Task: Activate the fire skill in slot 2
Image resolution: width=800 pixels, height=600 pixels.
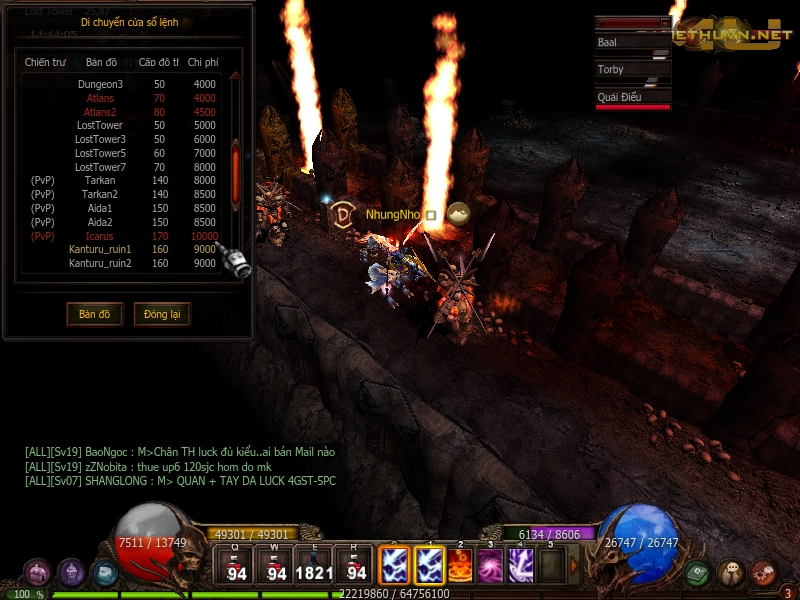Action: tap(461, 565)
